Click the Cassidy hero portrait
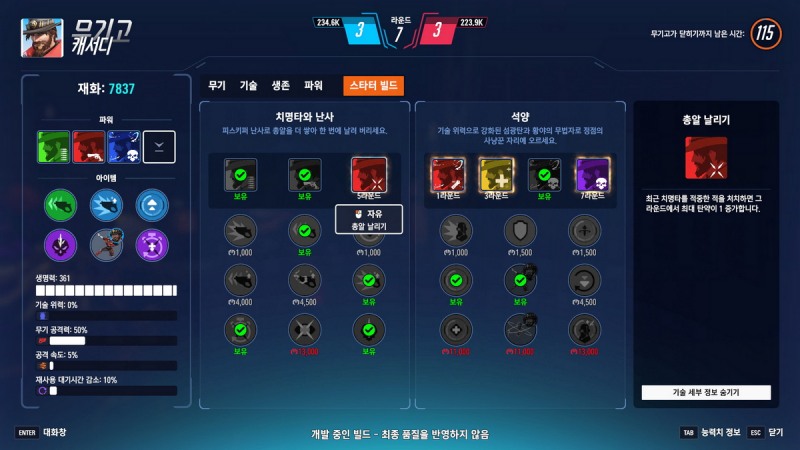This screenshot has height=450, width=800. (42, 38)
